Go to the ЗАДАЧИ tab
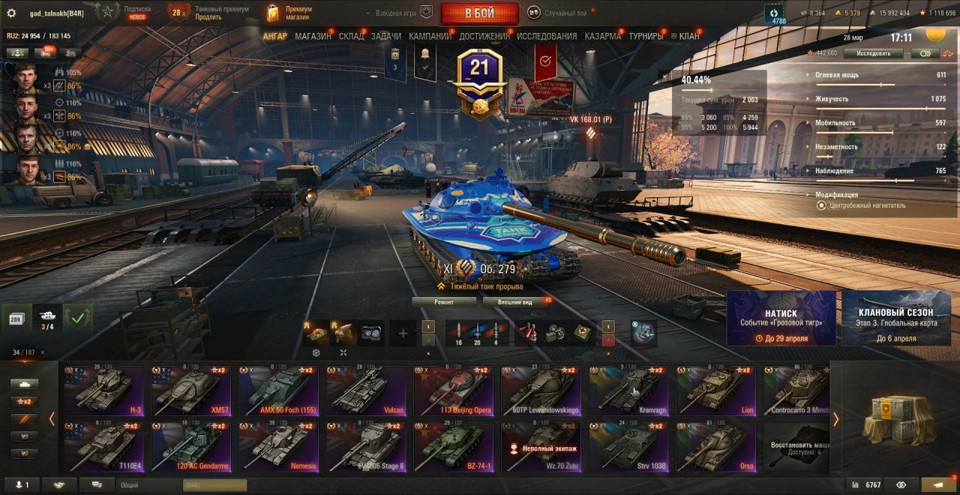The width and height of the screenshot is (960, 495). pyautogui.click(x=386, y=36)
